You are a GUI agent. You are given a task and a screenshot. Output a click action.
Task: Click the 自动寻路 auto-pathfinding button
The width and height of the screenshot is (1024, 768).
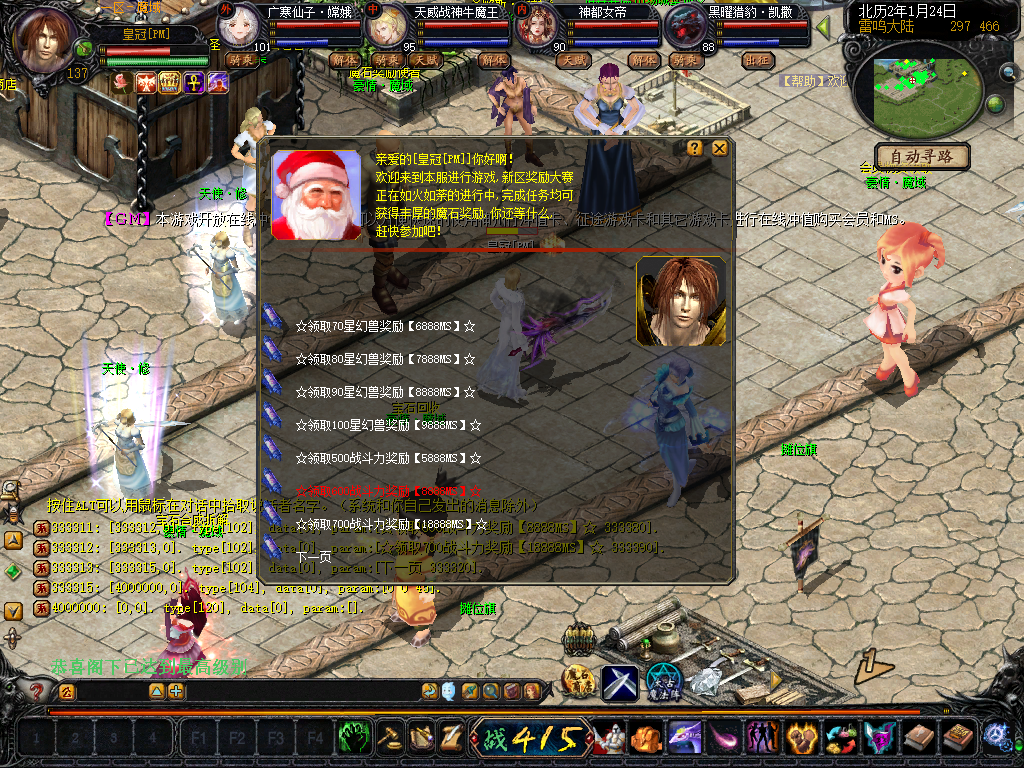[x=922, y=156]
